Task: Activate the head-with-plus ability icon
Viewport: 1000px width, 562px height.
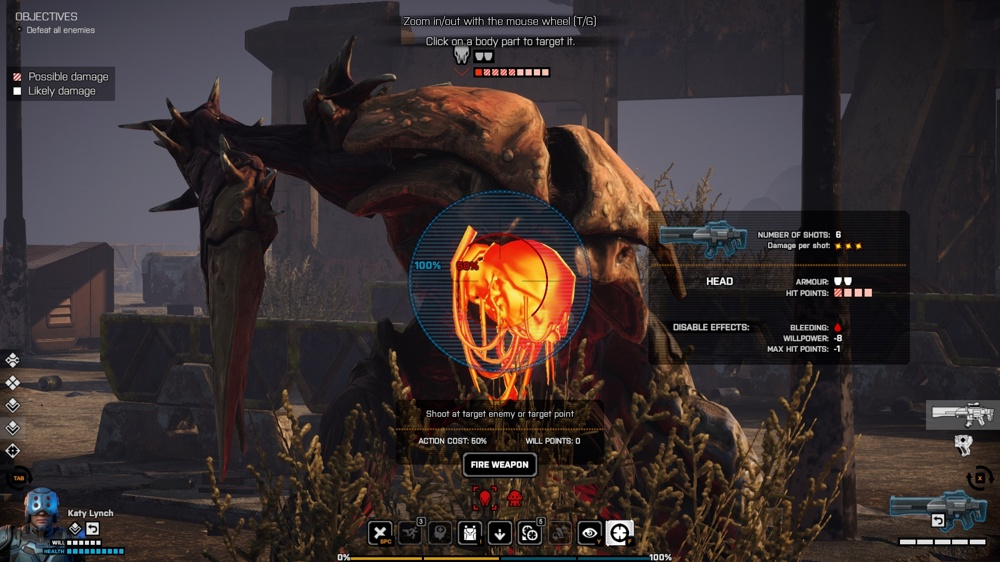Action: coord(440,533)
